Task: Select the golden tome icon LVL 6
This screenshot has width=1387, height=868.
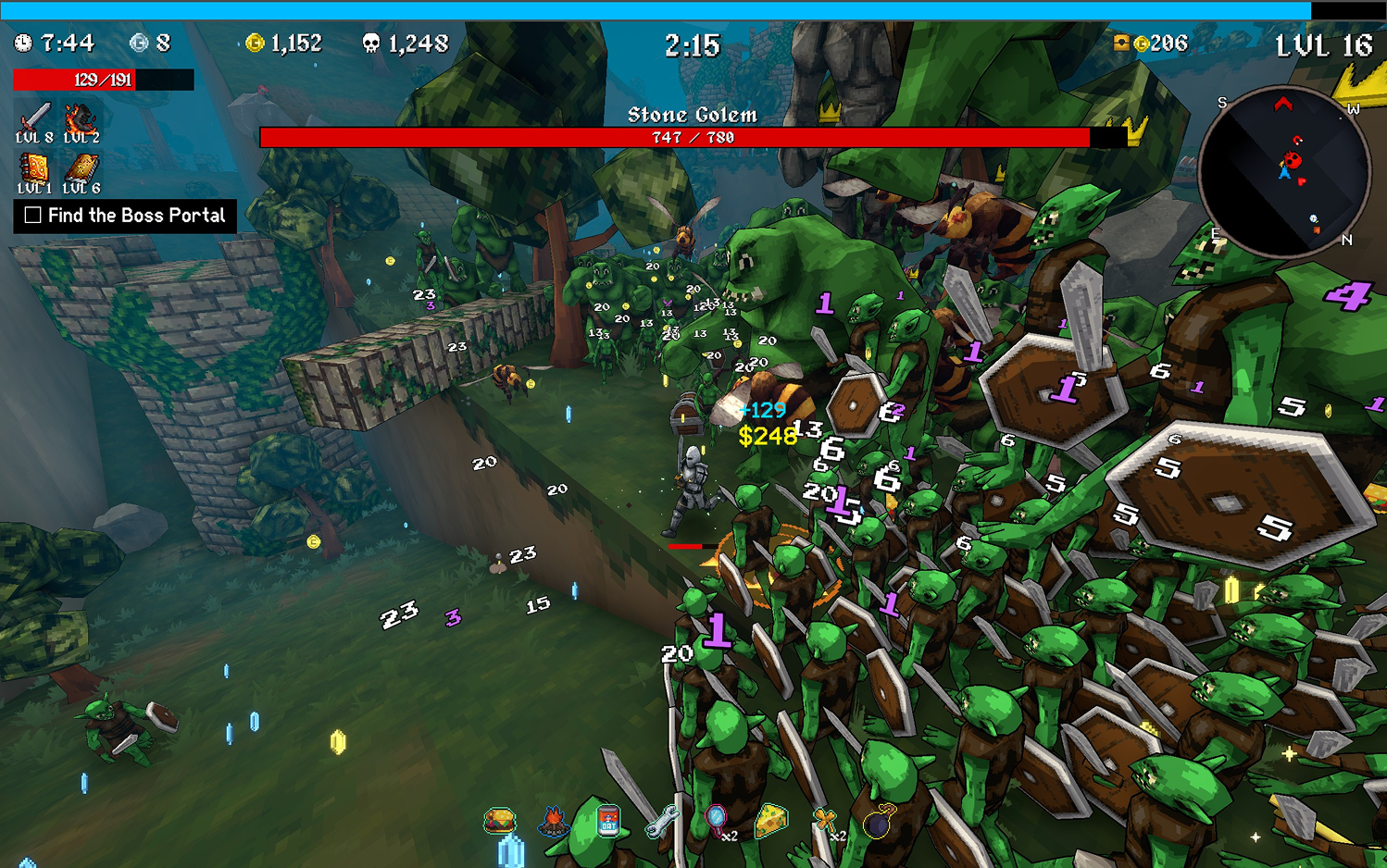Action: [x=81, y=169]
